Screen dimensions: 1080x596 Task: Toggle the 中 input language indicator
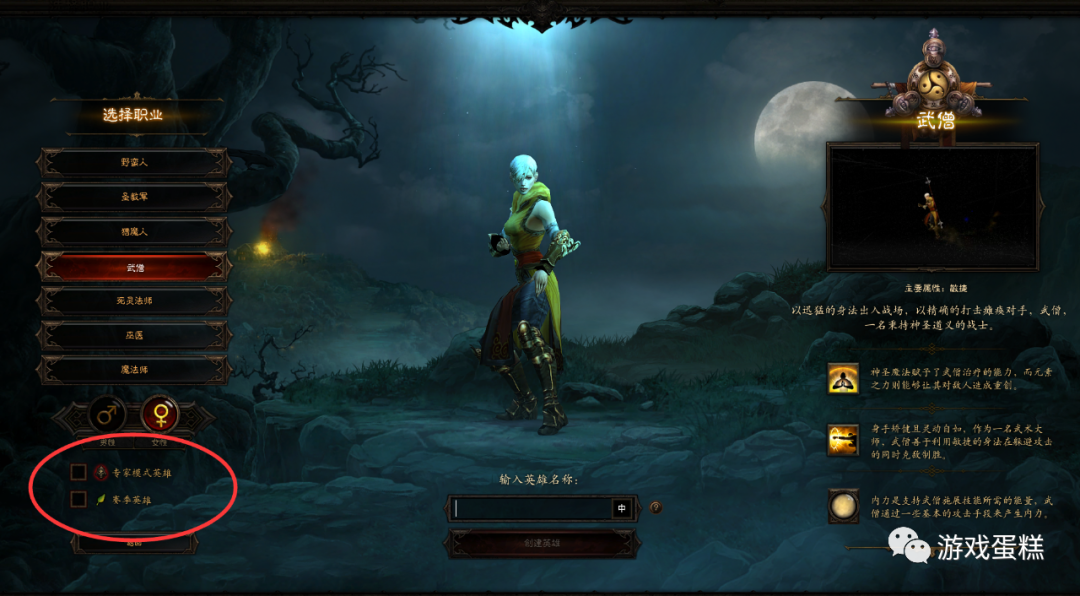622,508
